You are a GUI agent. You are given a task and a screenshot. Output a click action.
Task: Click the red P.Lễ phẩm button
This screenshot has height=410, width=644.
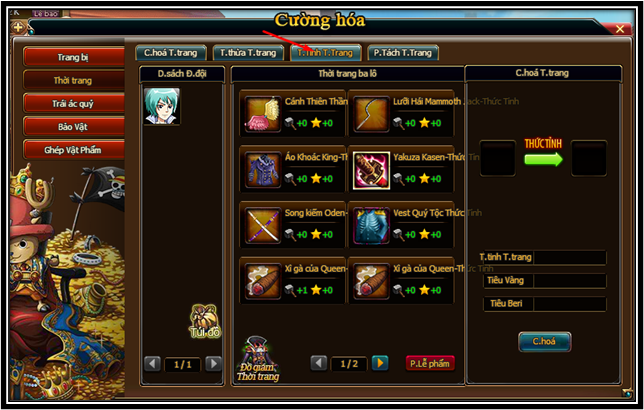pyautogui.click(x=429, y=363)
